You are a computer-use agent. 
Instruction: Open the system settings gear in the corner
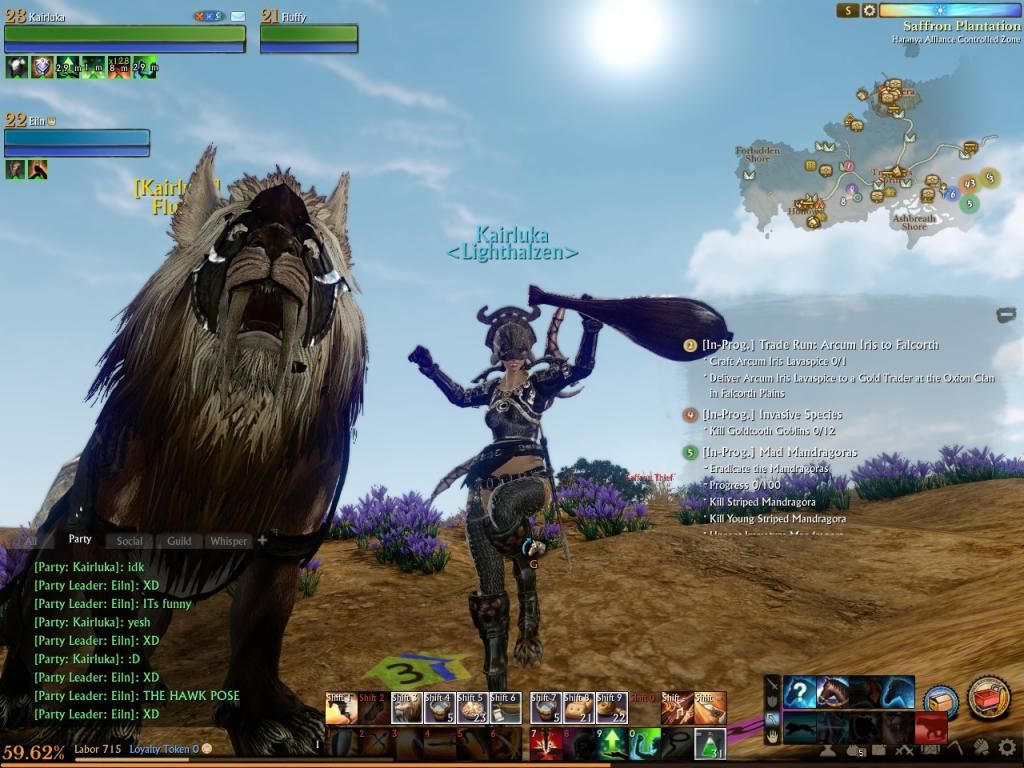[x=1006, y=747]
